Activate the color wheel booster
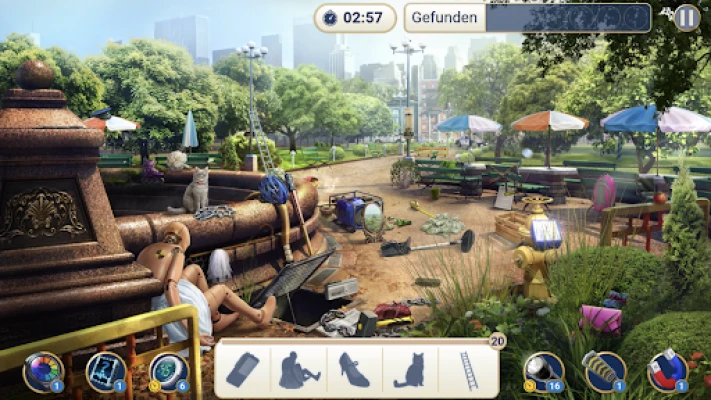The width and height of the screenshot is (711, 400). 43,371
